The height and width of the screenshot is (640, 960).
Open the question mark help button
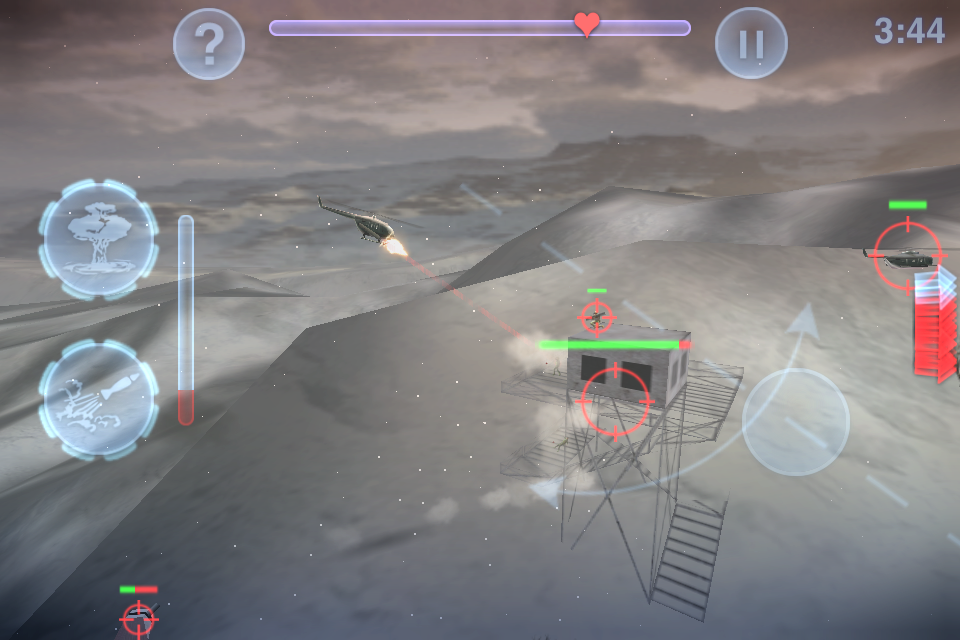[209, 44]
